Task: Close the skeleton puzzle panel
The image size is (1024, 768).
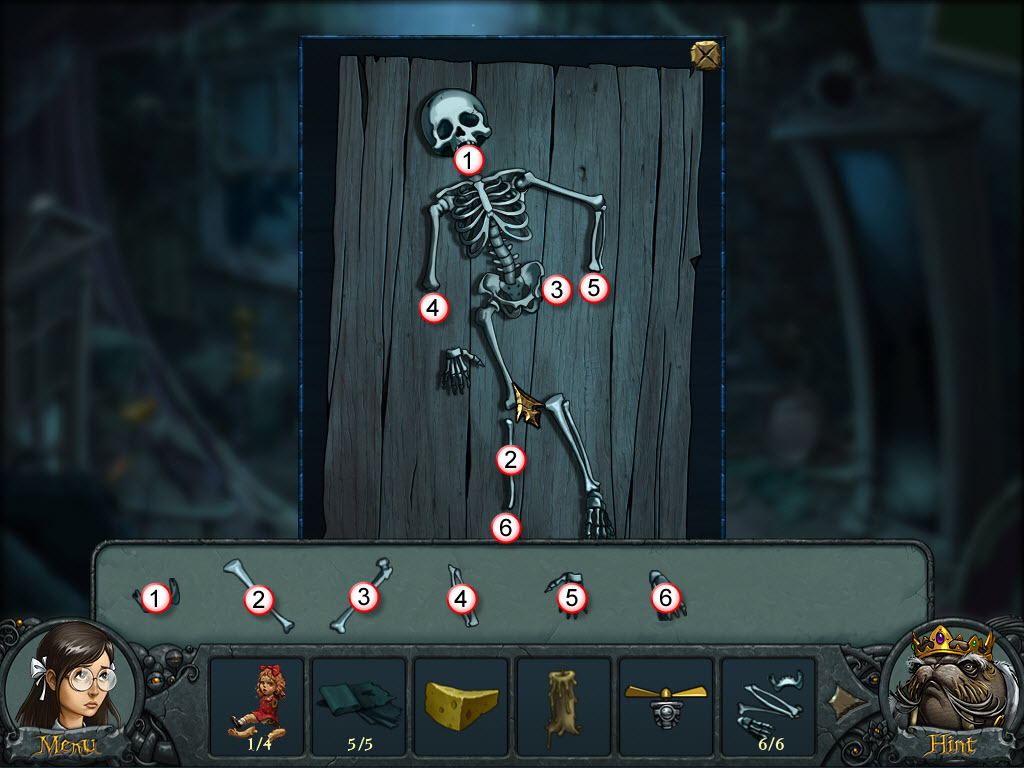Action: click(706, 56)
